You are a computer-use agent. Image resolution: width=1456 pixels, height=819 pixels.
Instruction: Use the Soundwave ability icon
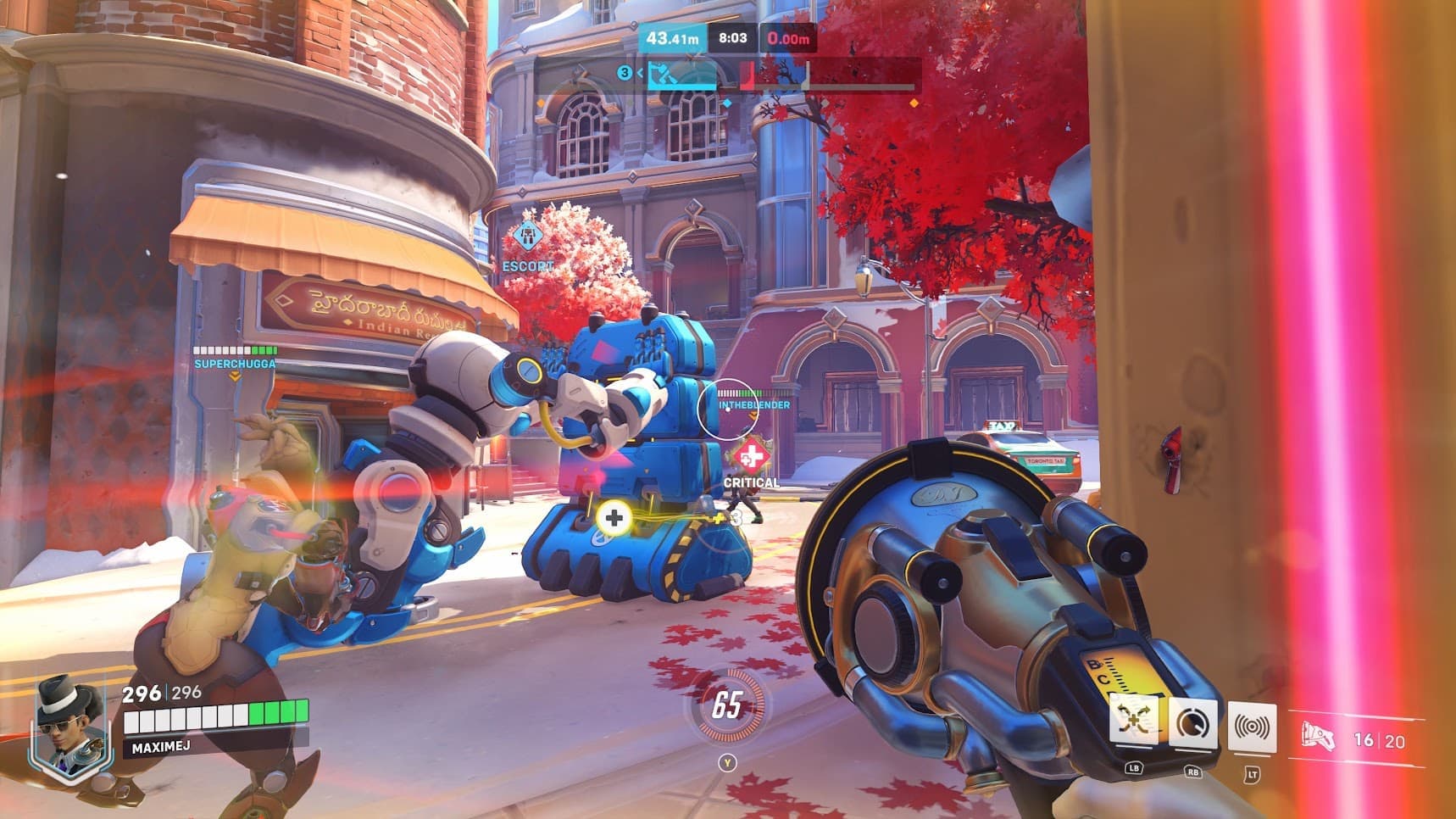pos(1252,727)
